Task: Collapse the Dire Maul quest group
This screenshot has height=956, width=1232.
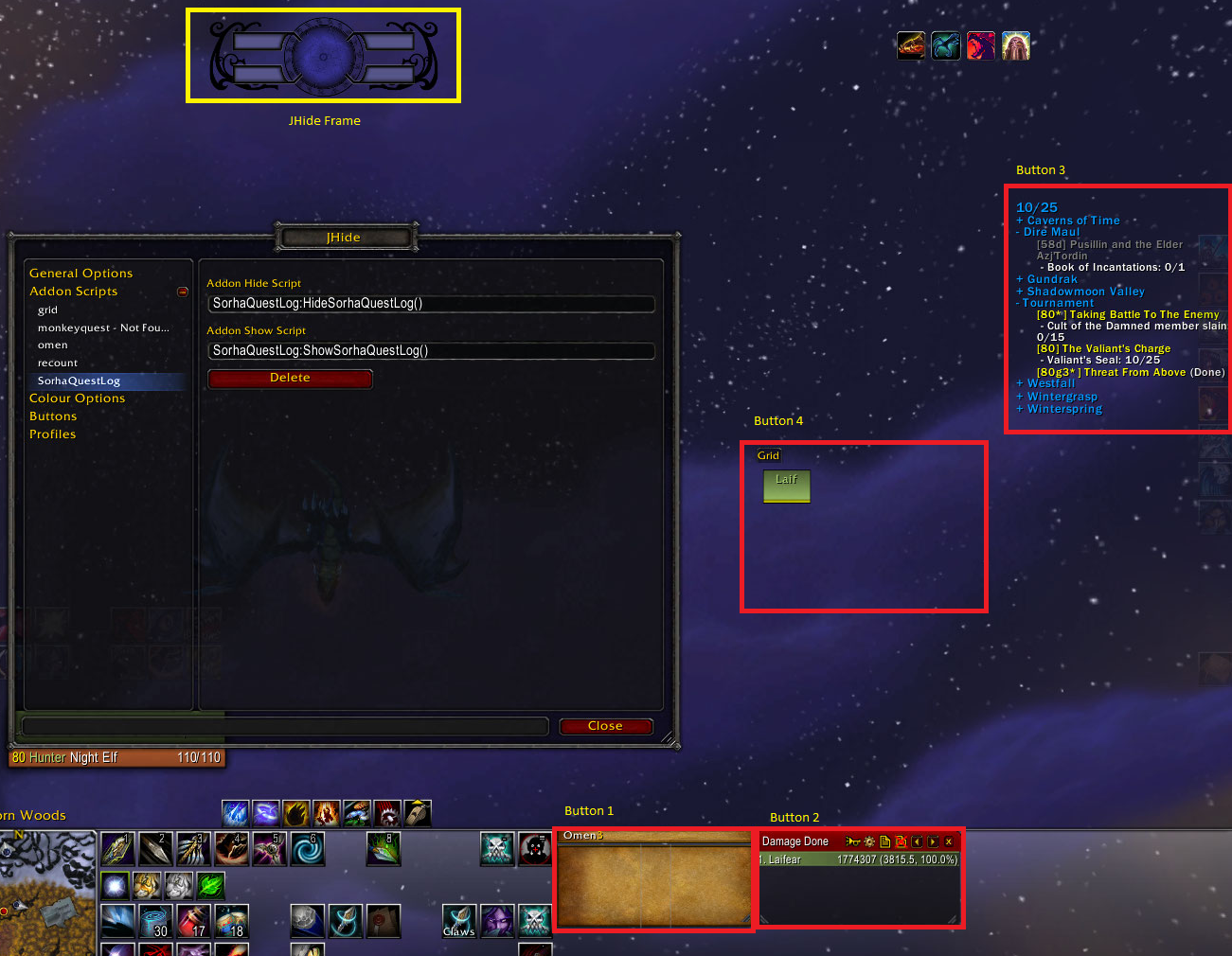Action: tap(1019, 232)
